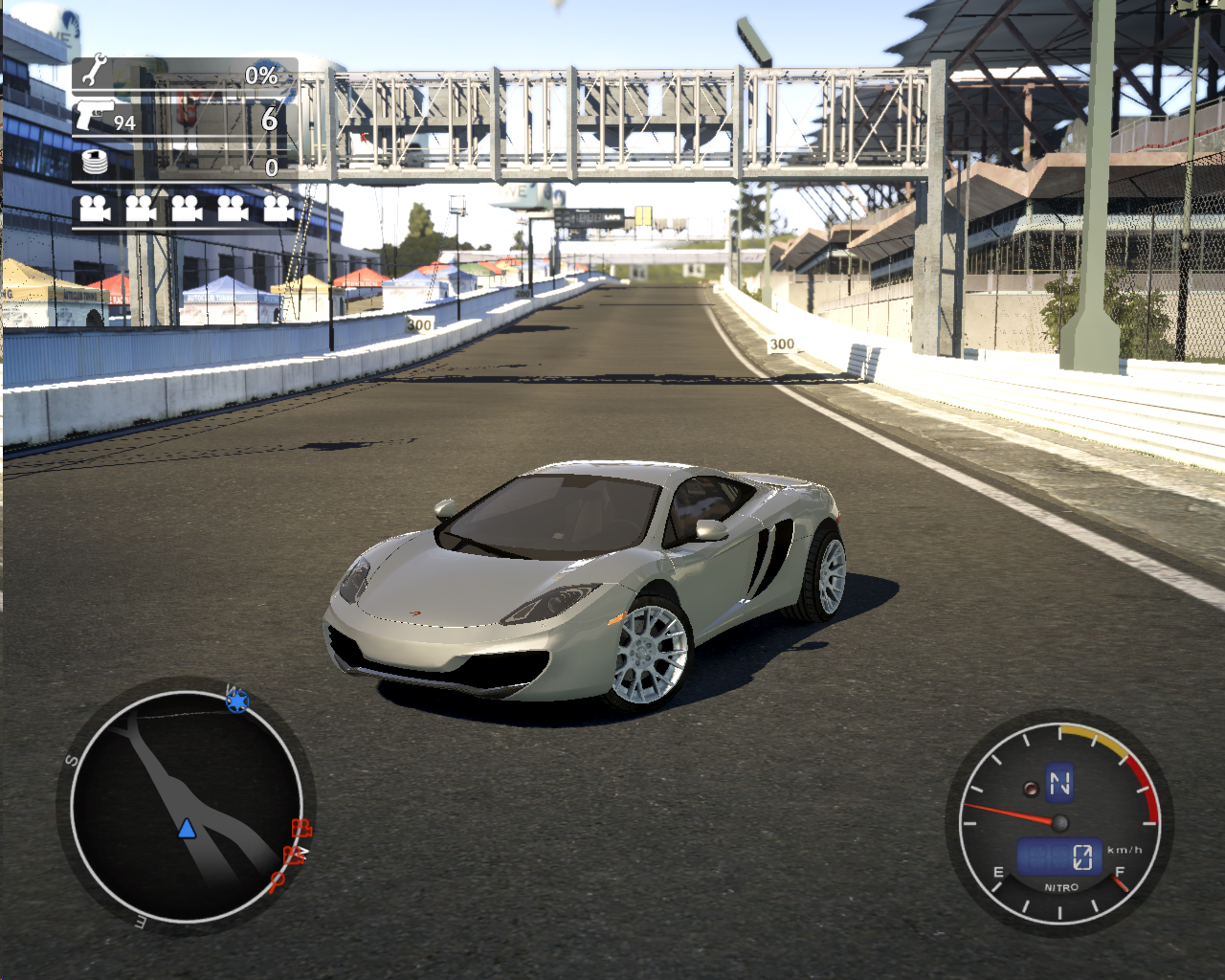Select the pistol weapon icon
This screenshot has width=1225, height=980.
(95, 115)
